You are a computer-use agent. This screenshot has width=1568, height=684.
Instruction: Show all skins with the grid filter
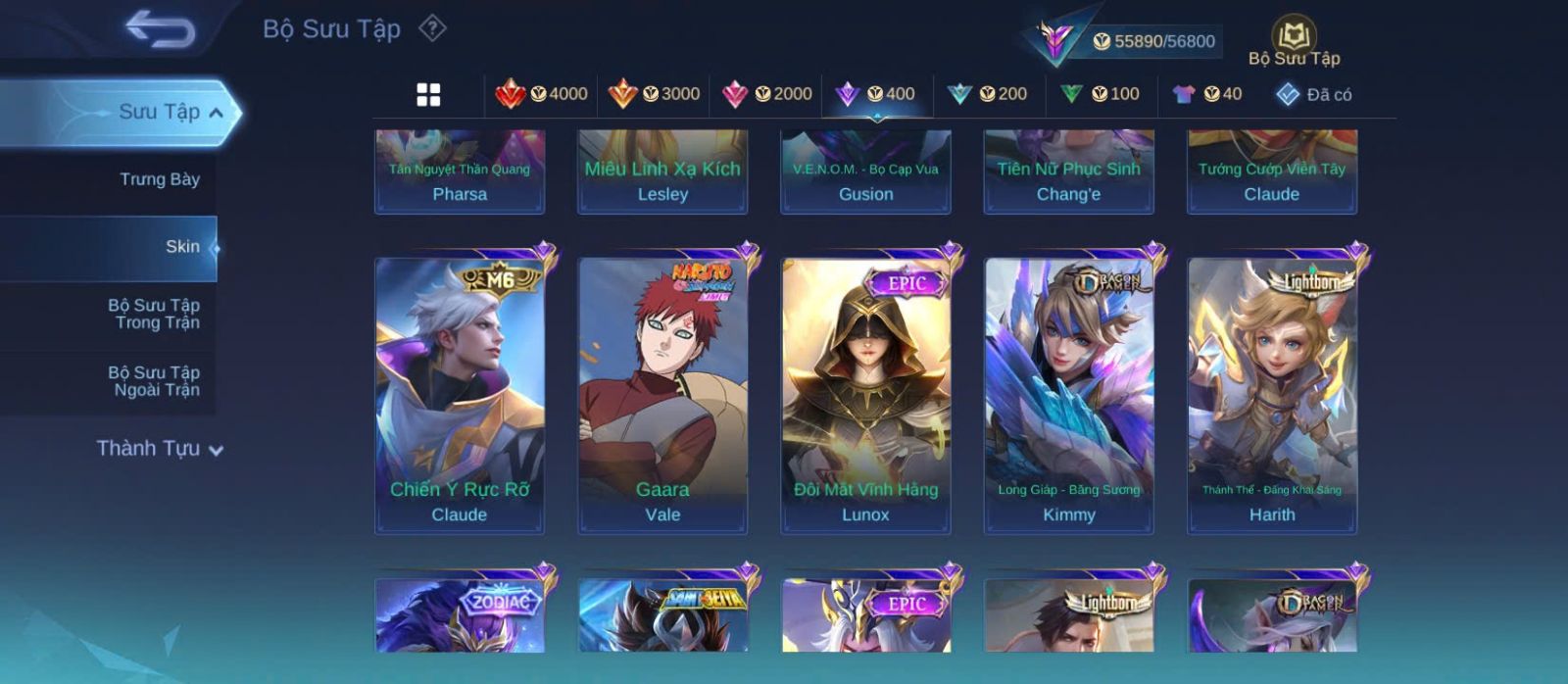[428, 94]
